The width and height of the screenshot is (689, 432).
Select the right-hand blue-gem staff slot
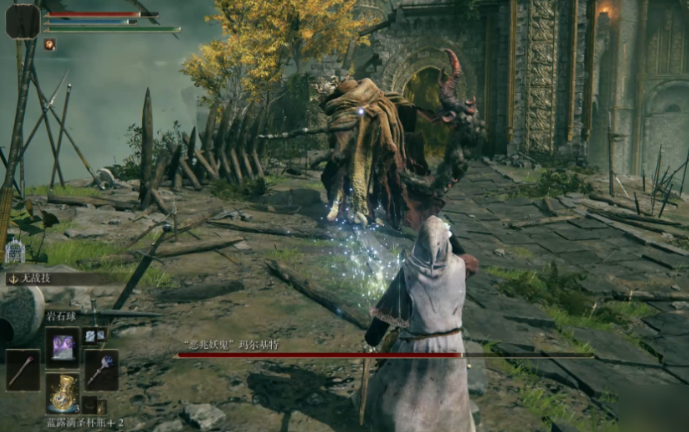(x=102, y=370)
